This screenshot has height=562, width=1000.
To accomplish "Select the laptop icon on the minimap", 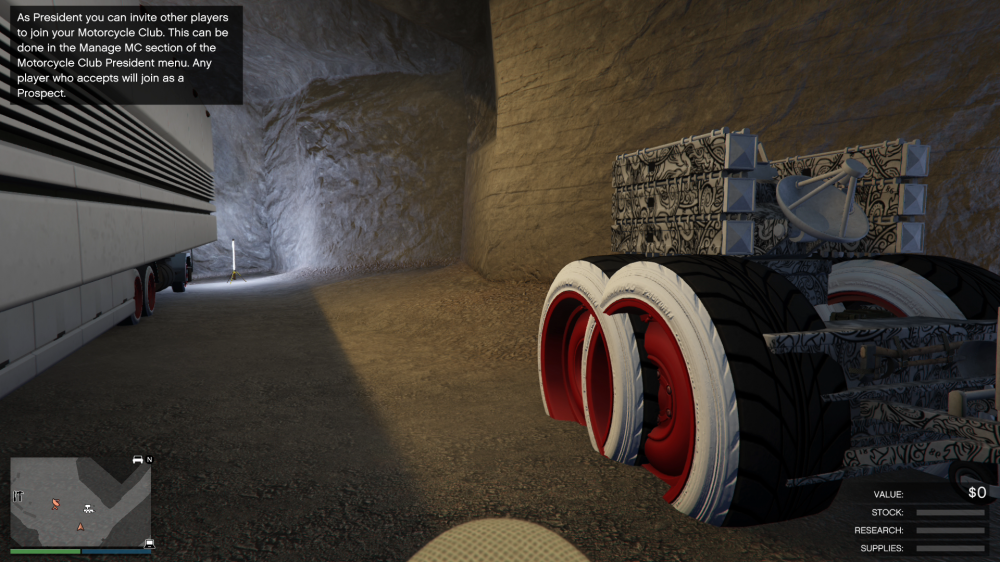I will pyautogui.click(x=149, y=543).
